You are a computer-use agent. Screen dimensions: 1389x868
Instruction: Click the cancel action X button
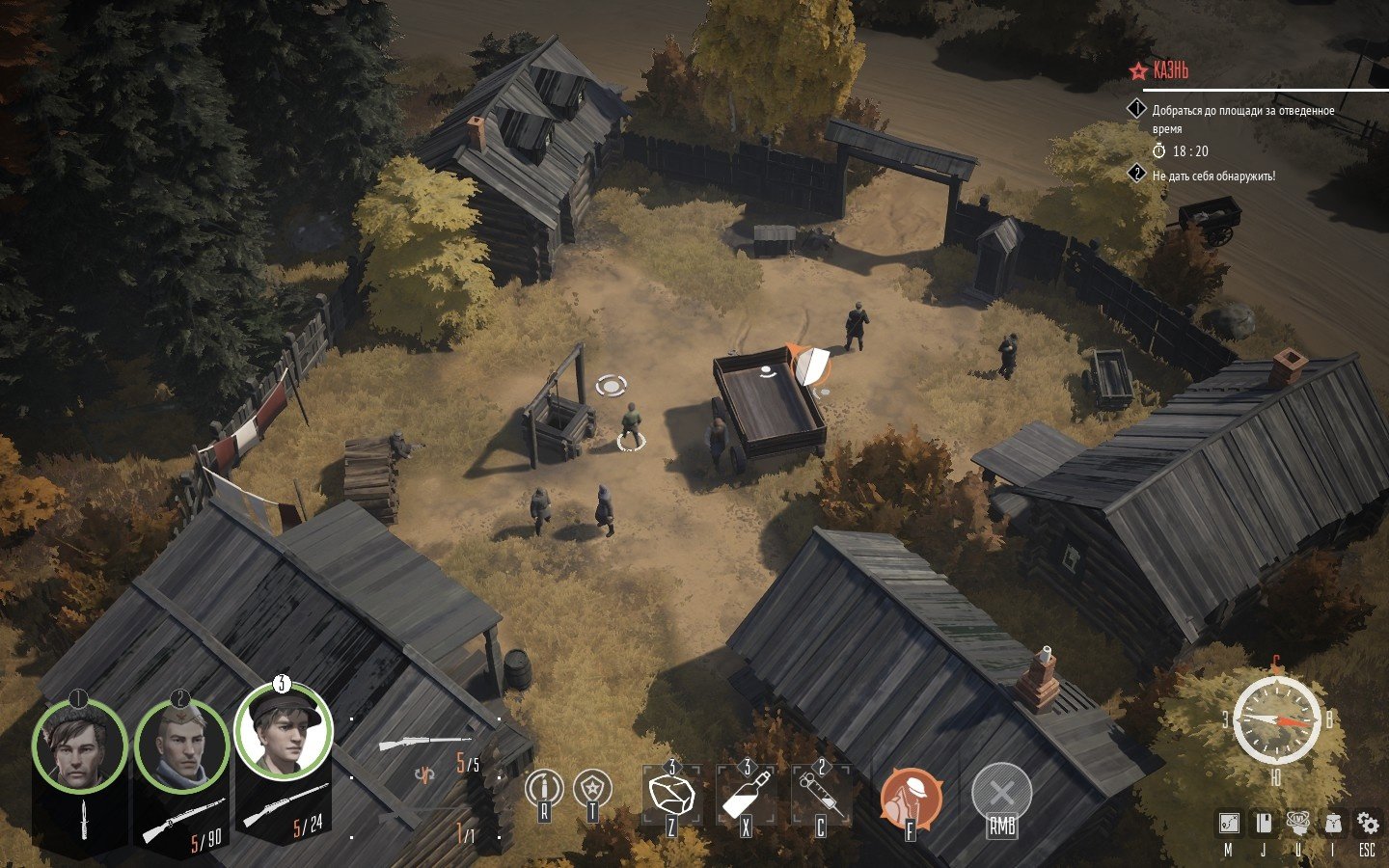1002,794
